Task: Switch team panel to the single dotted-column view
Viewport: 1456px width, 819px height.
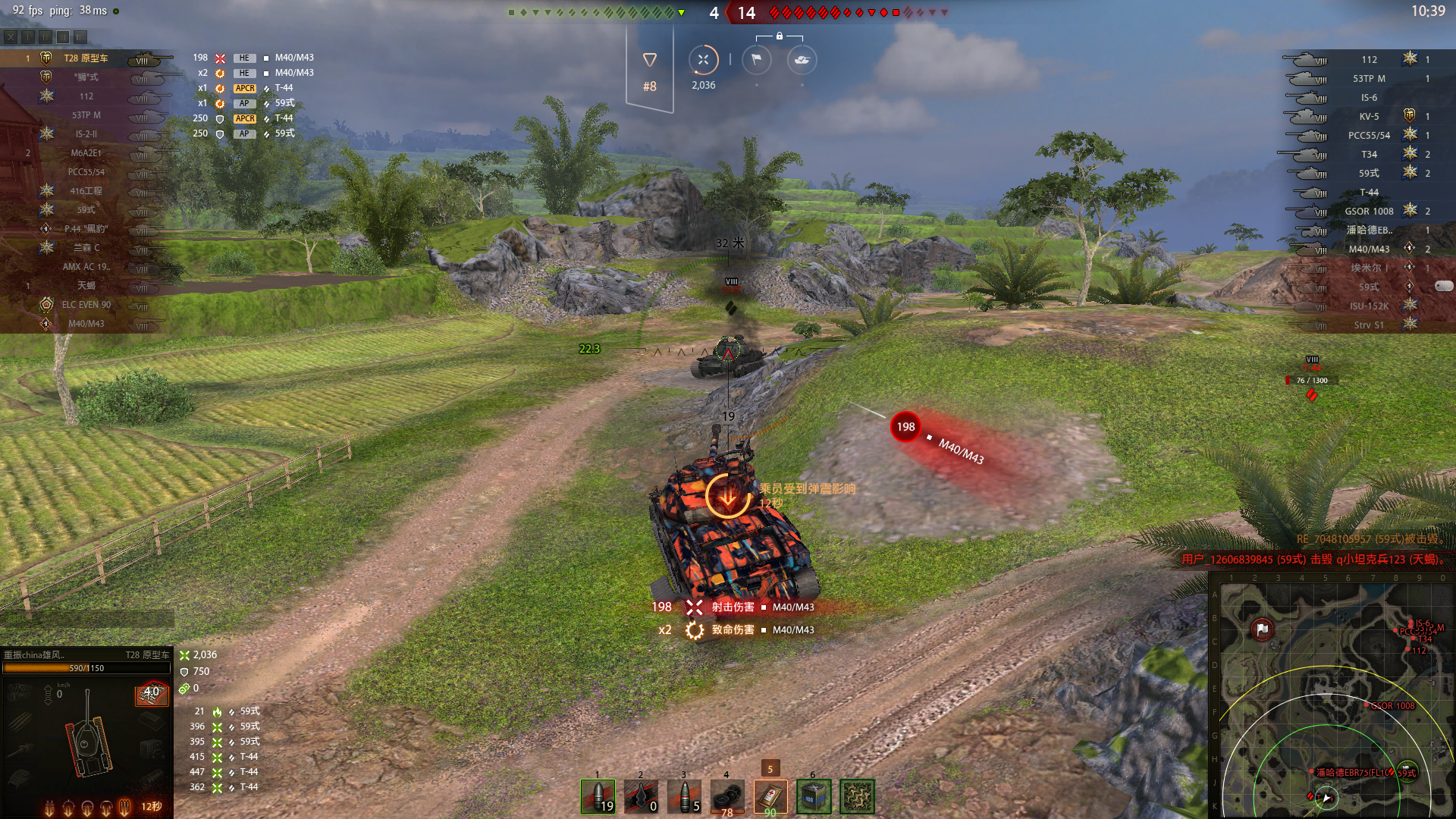Action: click(x=28, y=36)
